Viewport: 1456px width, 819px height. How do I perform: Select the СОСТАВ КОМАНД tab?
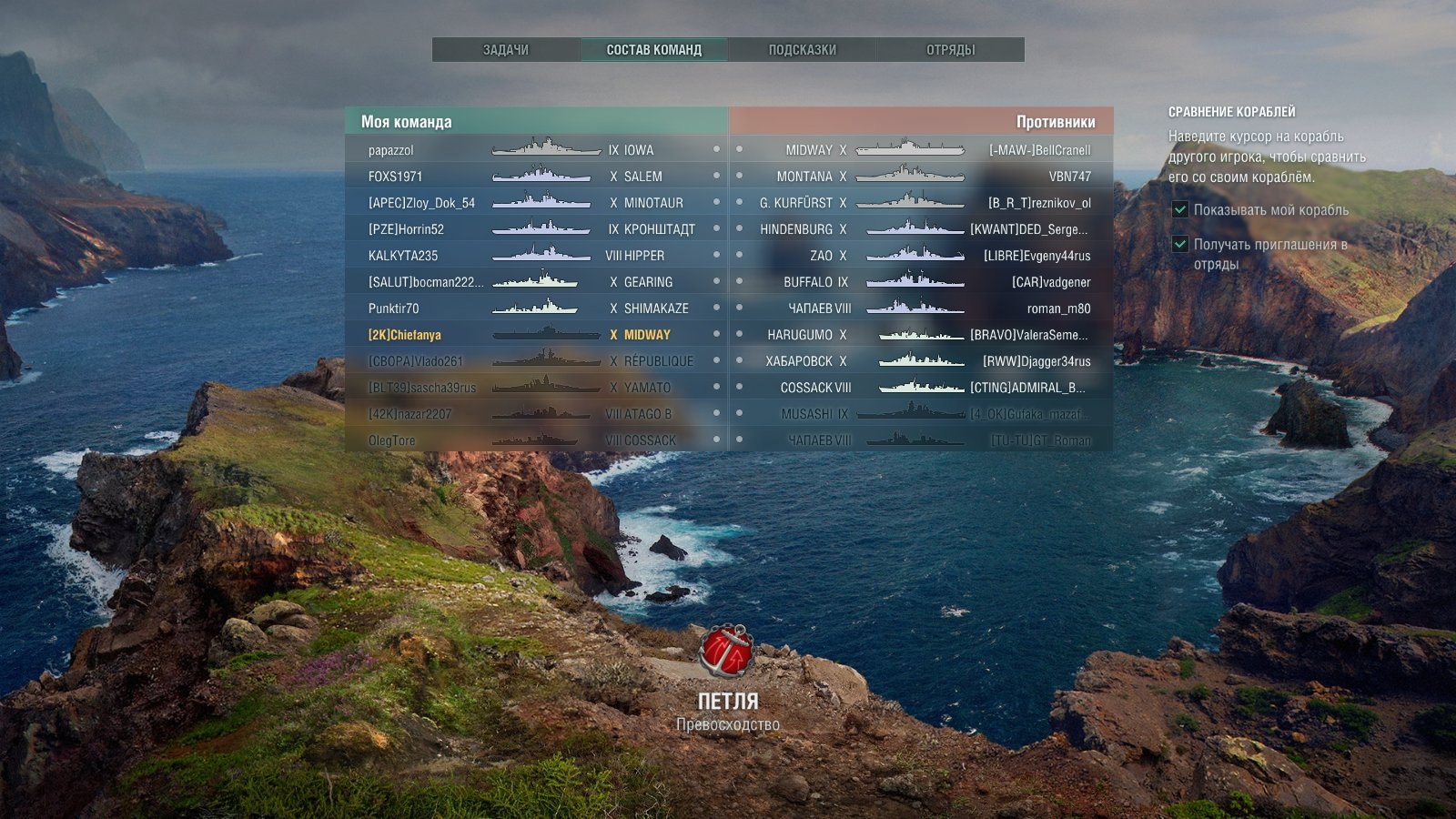coord(653,50)
